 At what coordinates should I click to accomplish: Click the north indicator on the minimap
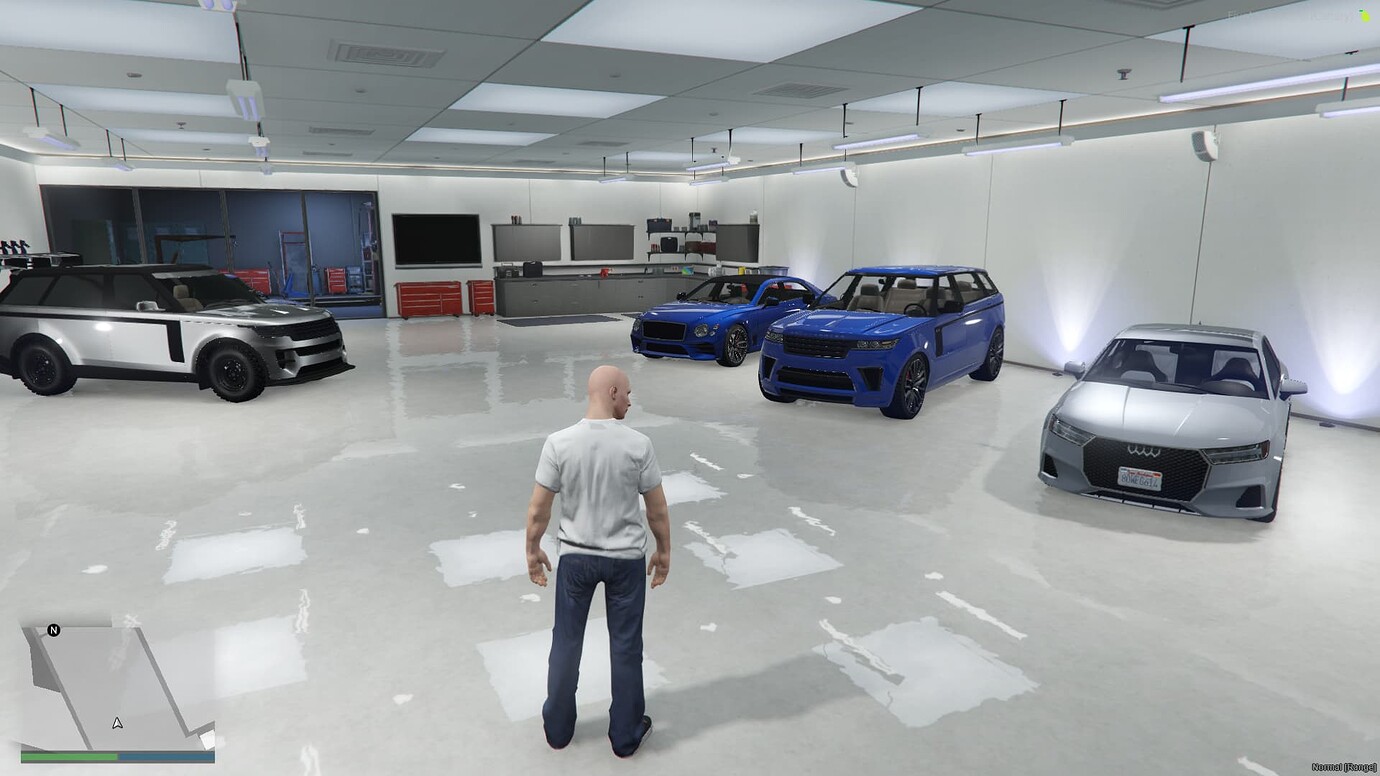(x=53, y=630)
